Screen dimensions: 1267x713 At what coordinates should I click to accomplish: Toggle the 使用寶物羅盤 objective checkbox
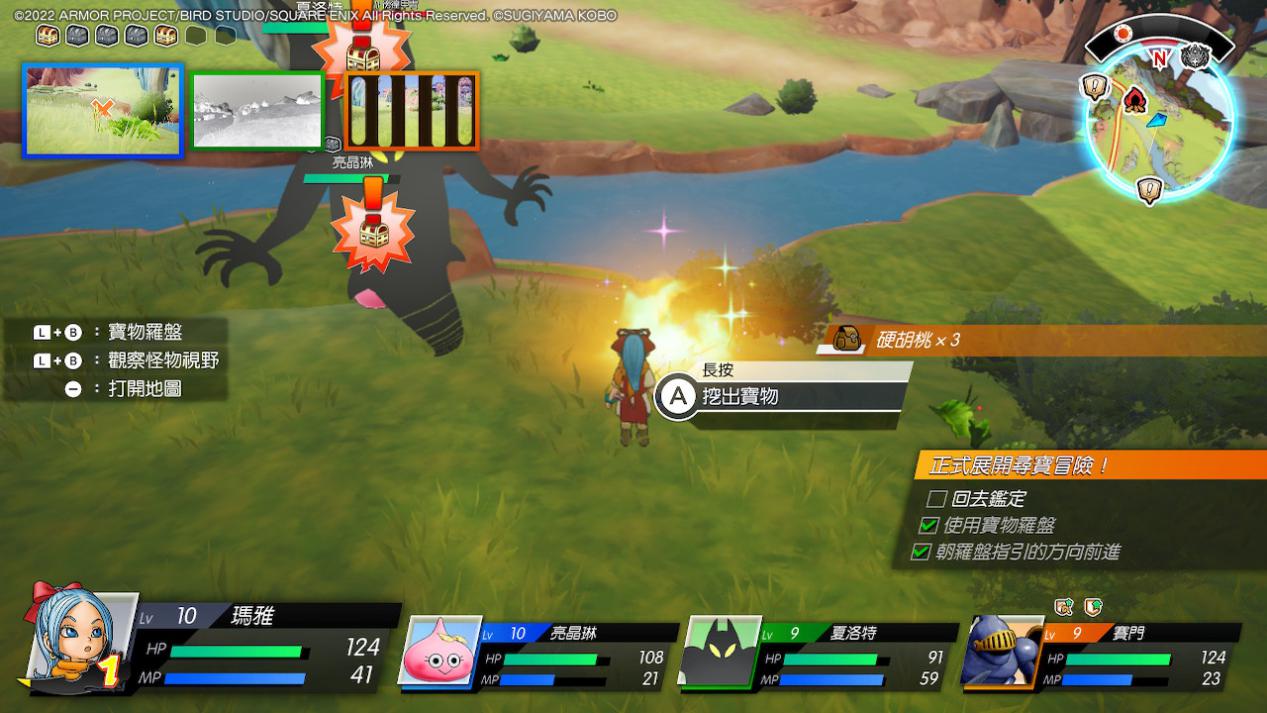point(928,525)
